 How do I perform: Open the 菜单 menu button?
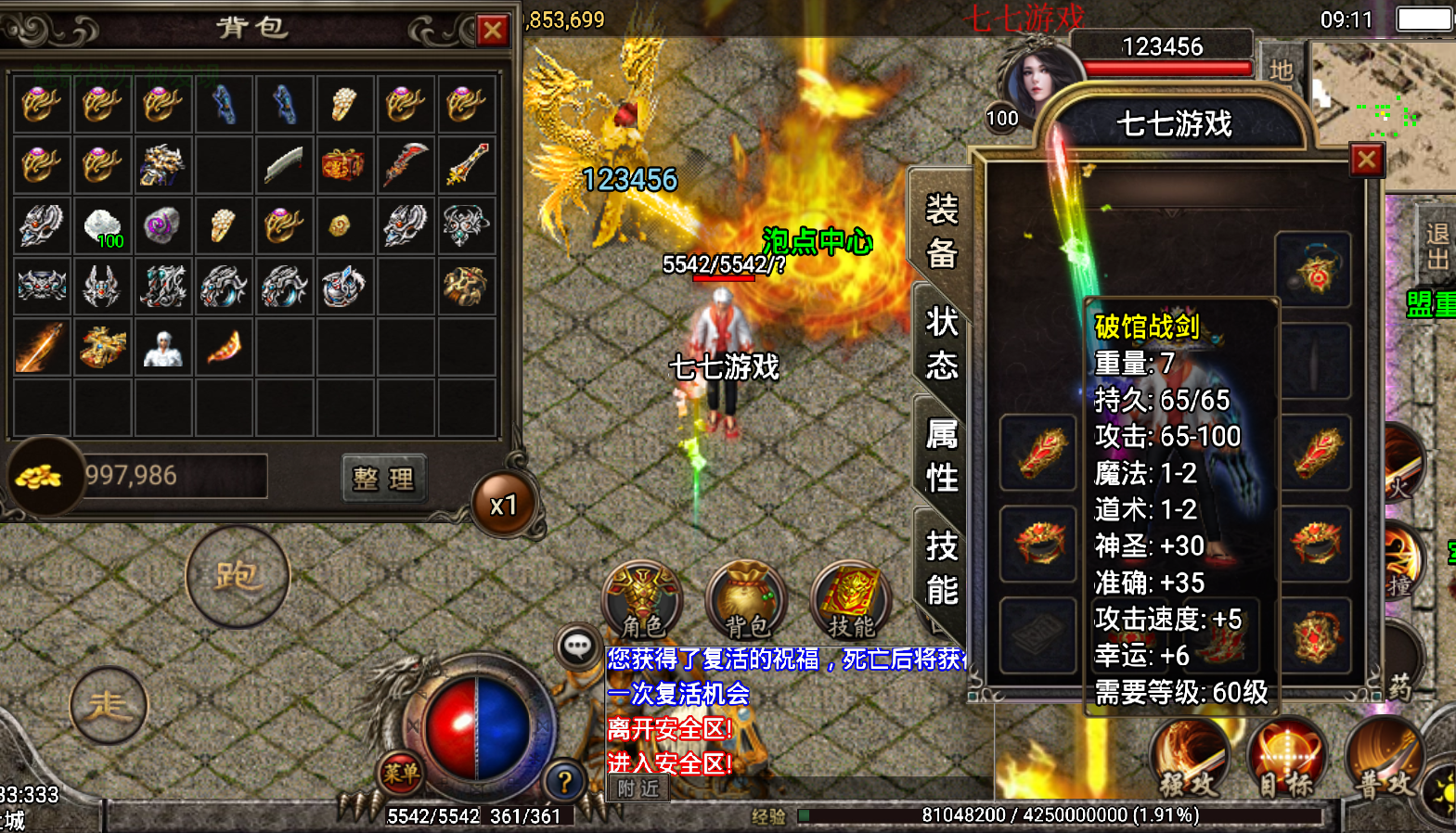pos(401,773)
